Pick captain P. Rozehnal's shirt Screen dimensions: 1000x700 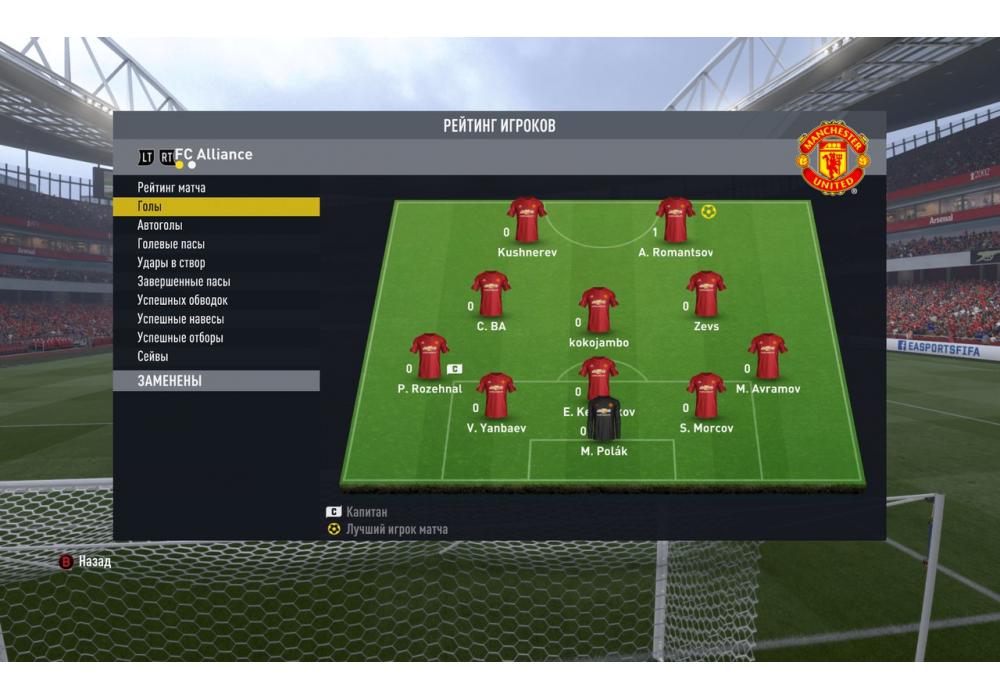coord(429,357)
